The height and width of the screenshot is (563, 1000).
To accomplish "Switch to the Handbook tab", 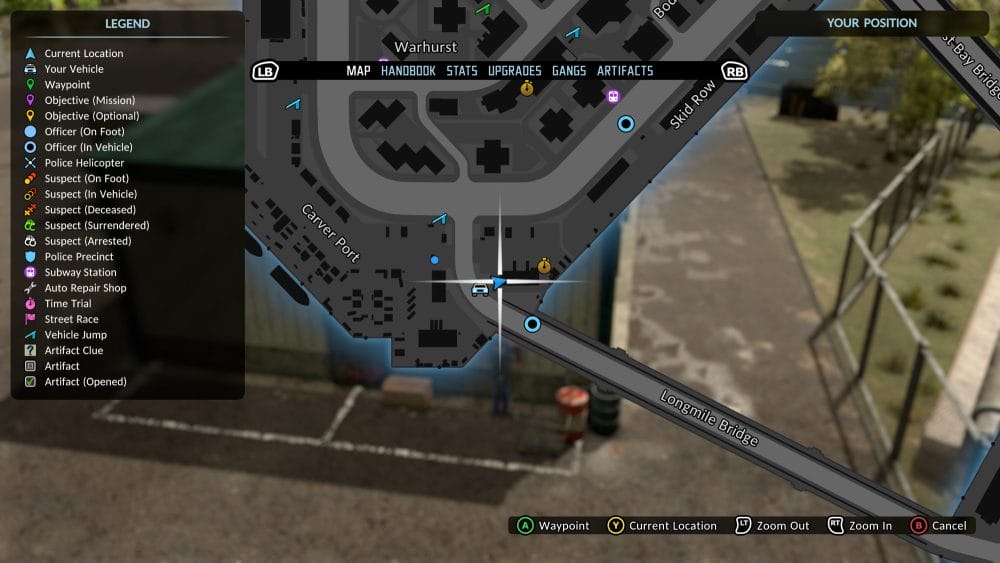I will point(408,71).
